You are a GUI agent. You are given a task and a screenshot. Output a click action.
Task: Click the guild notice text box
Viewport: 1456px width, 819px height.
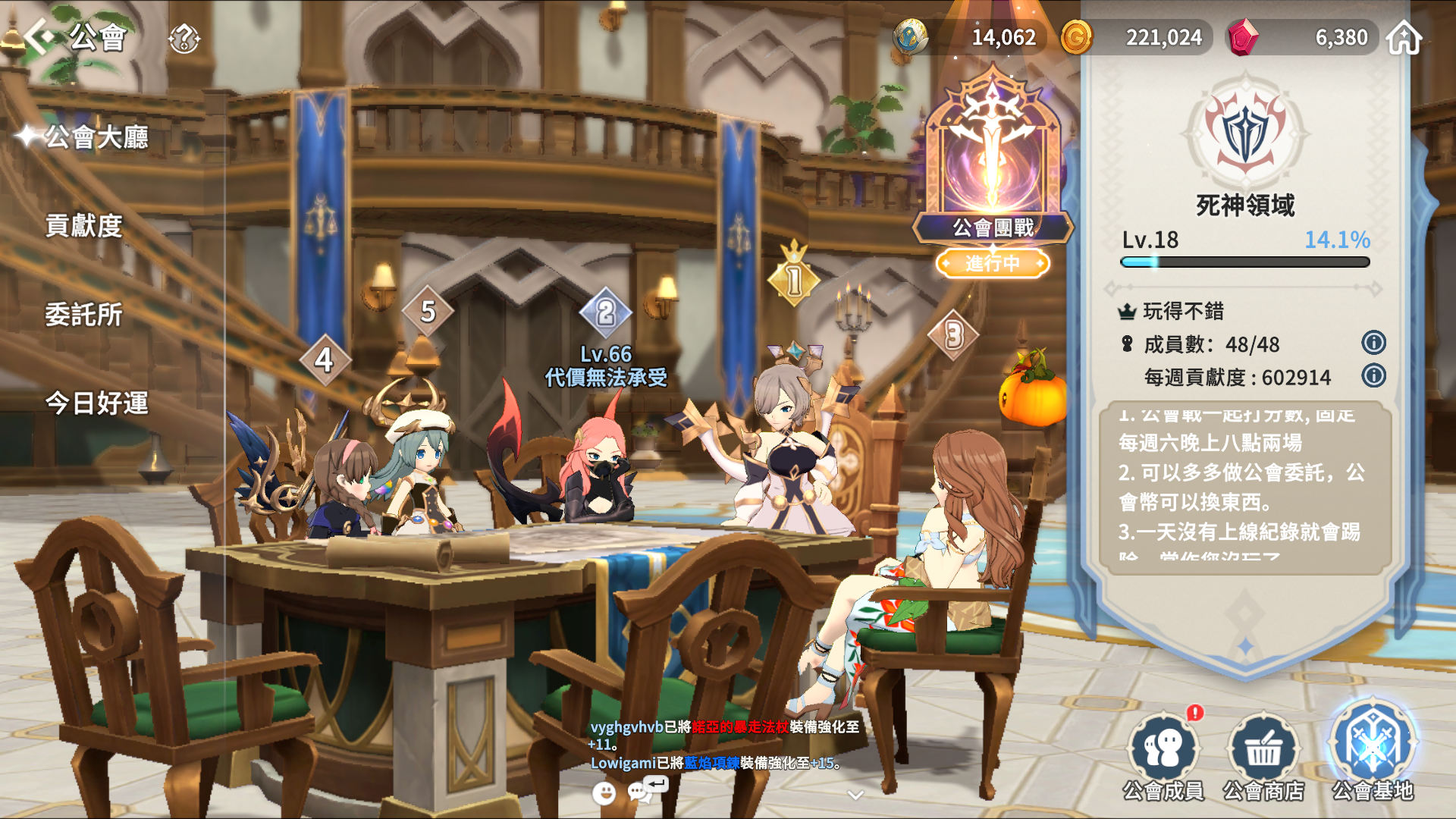click(x=1244, y=486)
